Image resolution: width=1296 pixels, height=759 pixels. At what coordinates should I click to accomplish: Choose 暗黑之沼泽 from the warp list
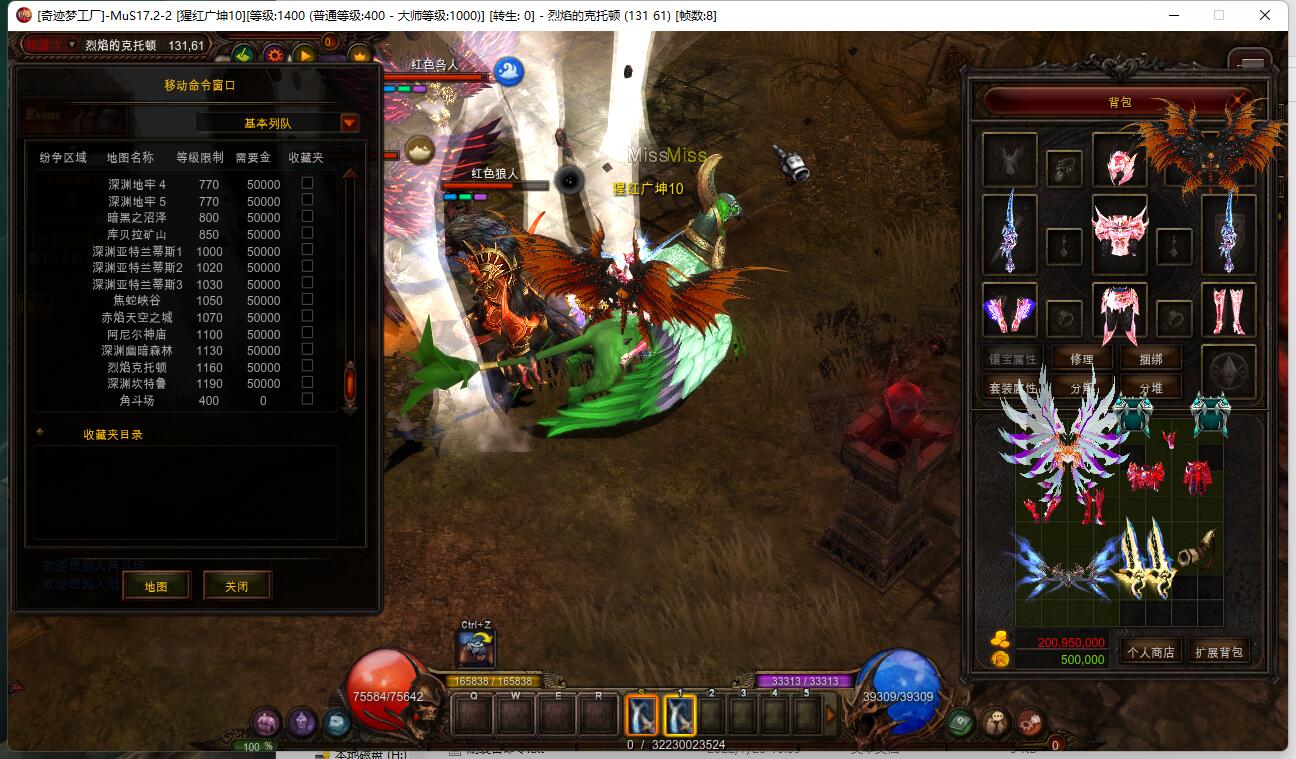(x=137, y=217)
